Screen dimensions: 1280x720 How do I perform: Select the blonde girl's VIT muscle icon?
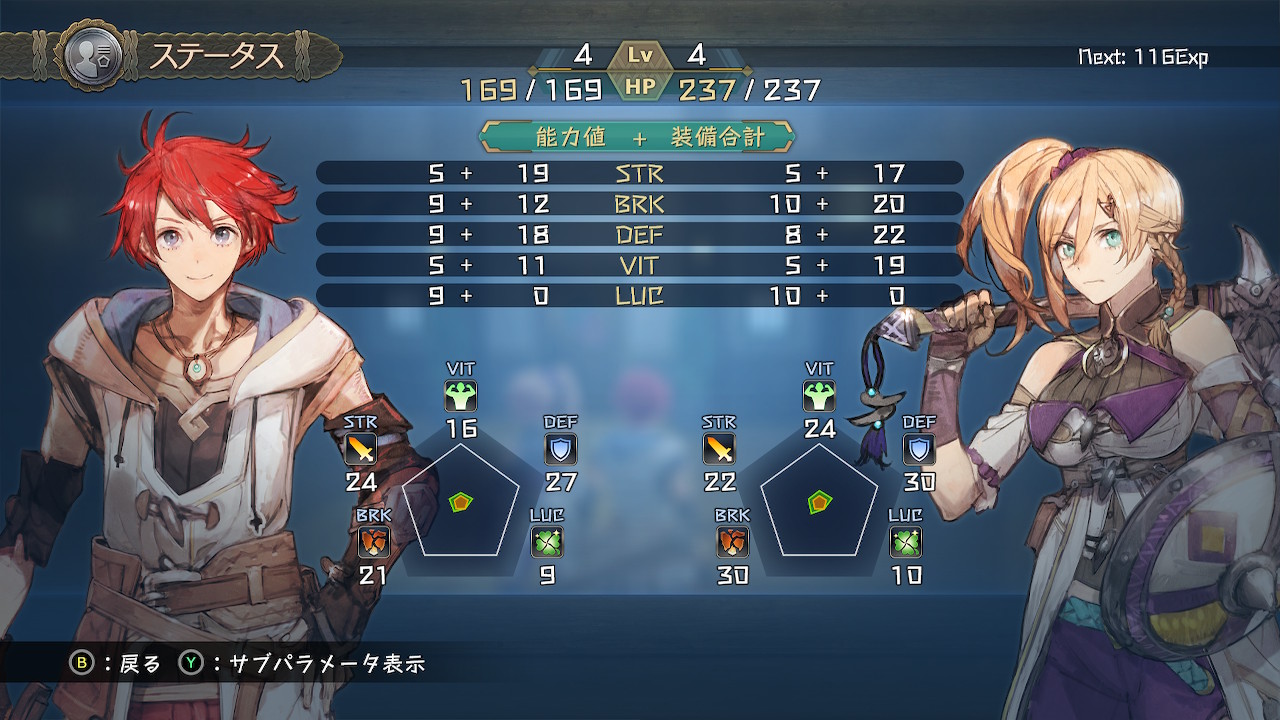[x=819, y=396]
